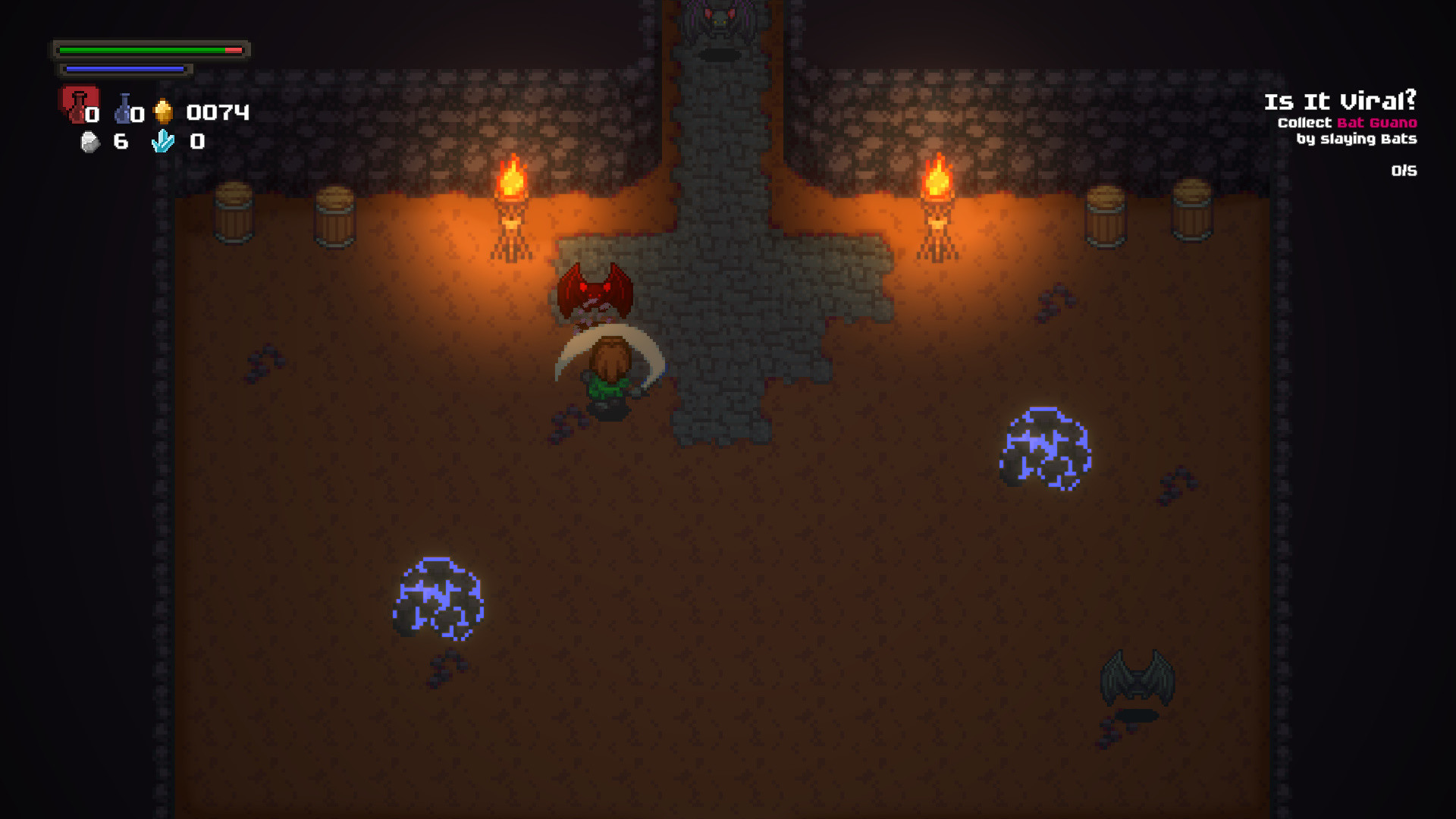Click the gold amount reading 0074

(x=218, y=112)
